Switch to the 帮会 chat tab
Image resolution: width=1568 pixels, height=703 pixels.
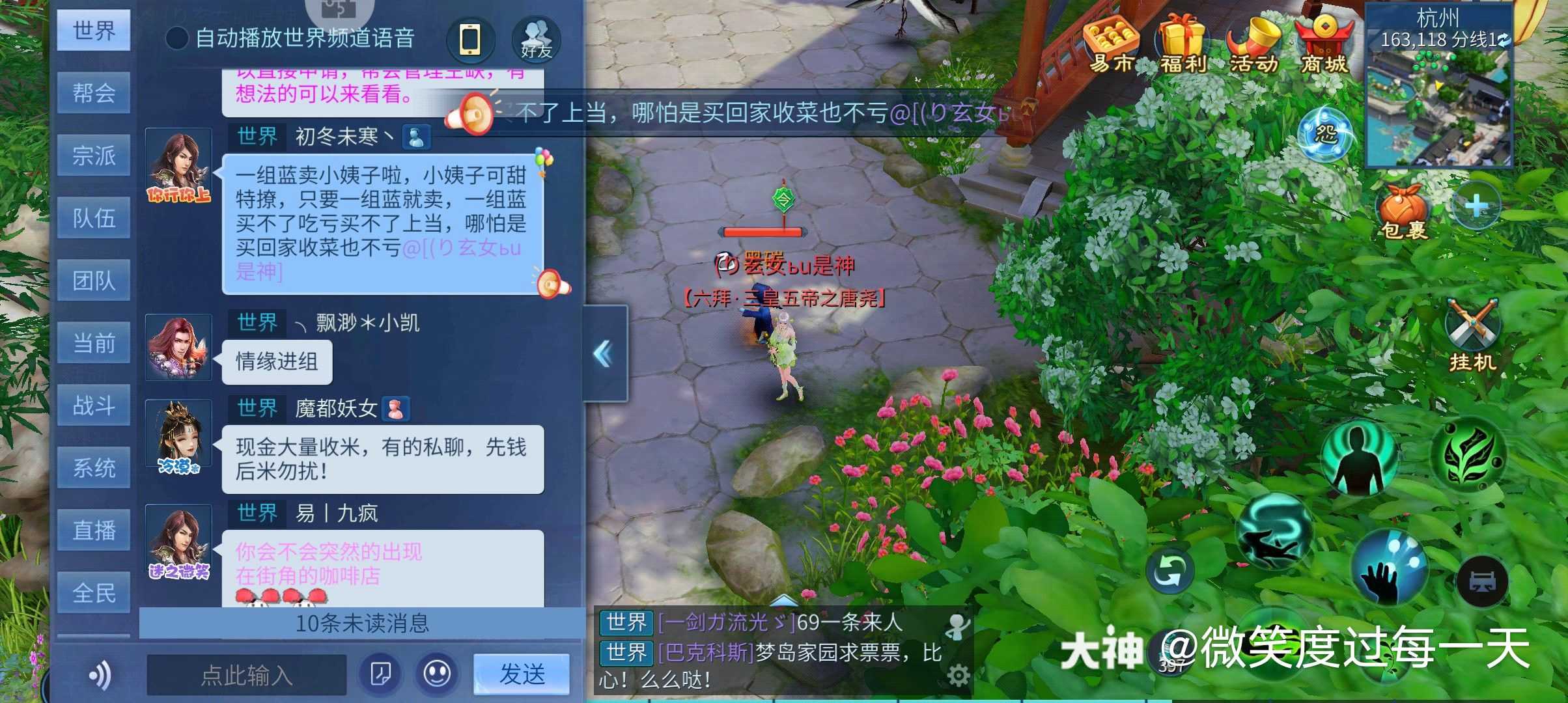94,93
